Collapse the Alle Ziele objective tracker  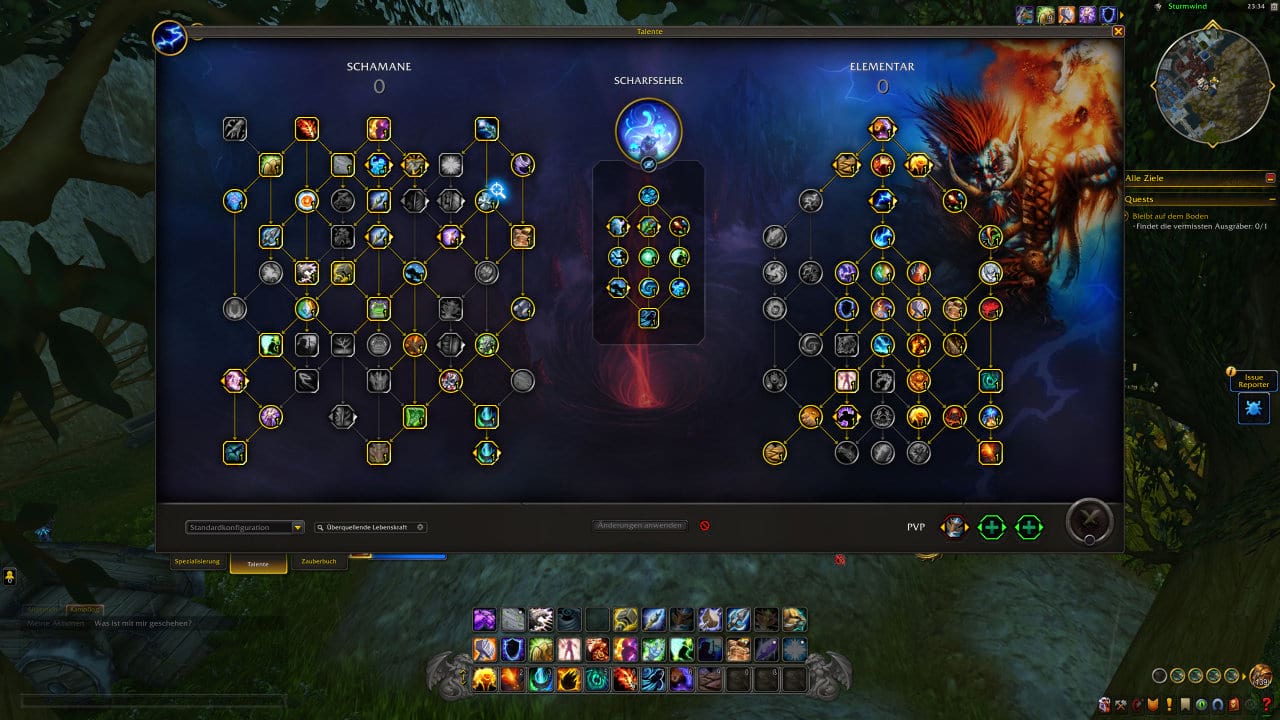pyautogui.click(x=1270, y=178)
